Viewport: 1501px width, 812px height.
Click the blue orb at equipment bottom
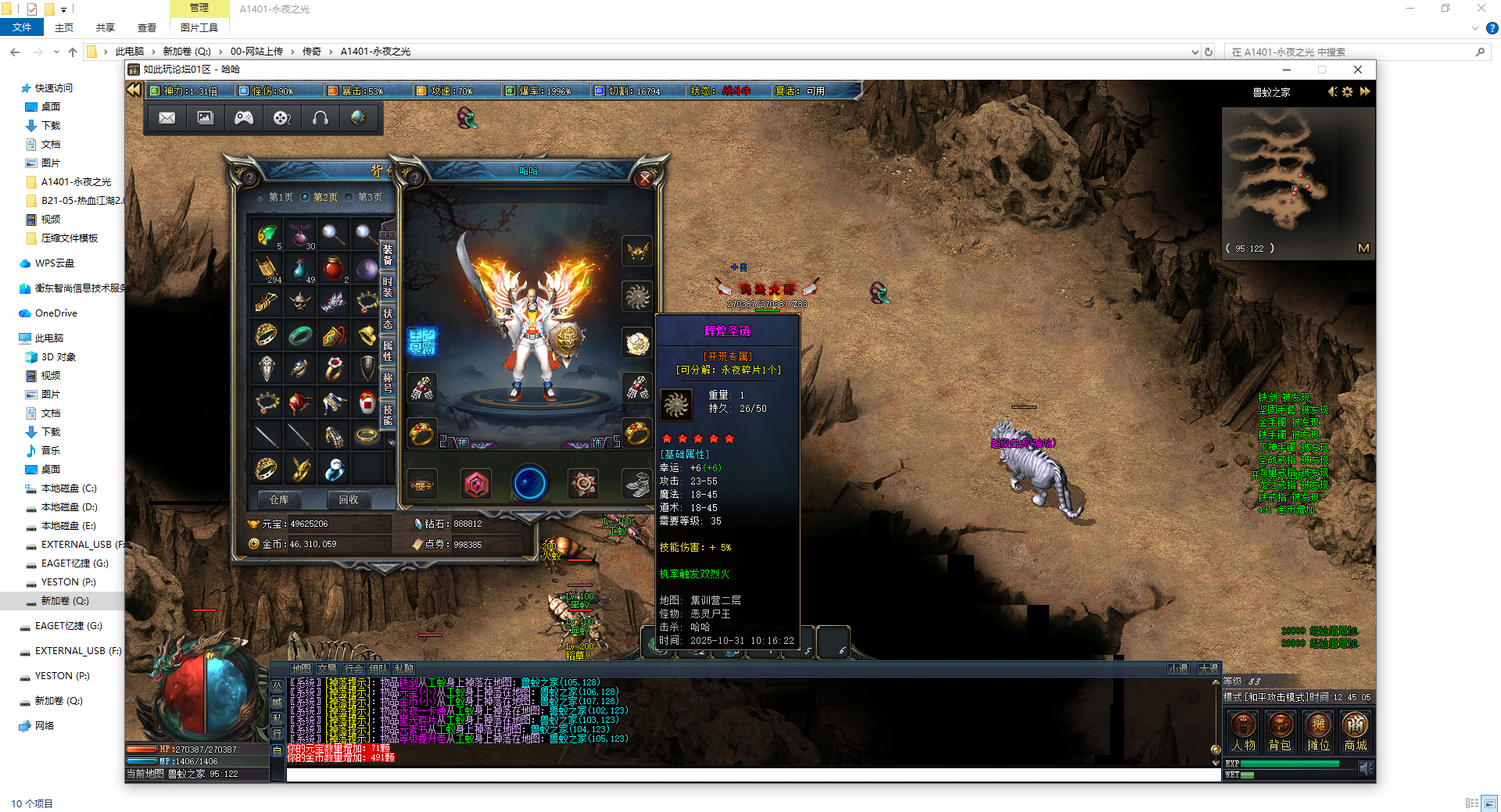click(x=528, y=484)
